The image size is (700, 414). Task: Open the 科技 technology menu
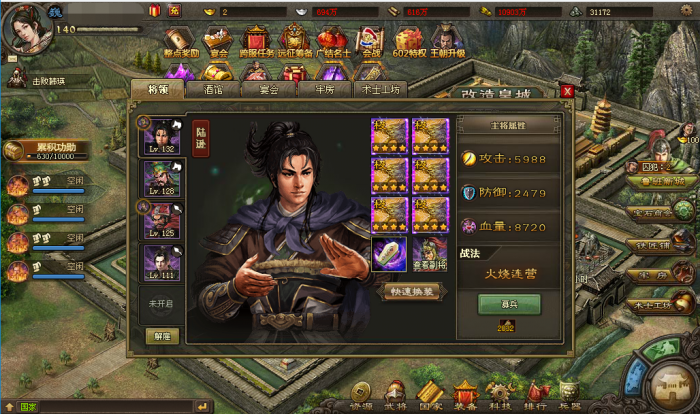click(x=501, y=395)
